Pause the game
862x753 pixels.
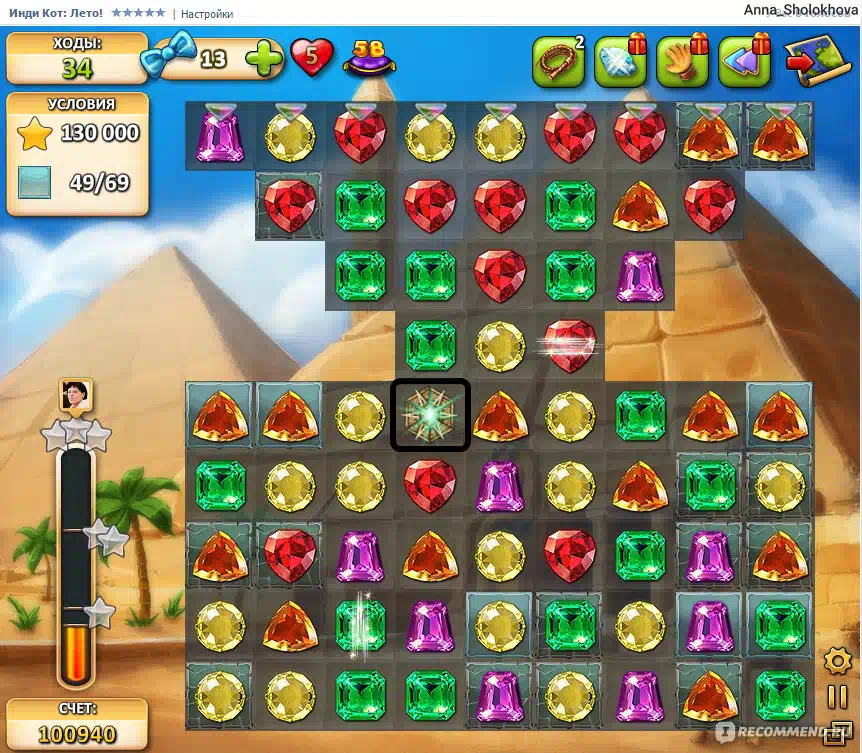836,697
